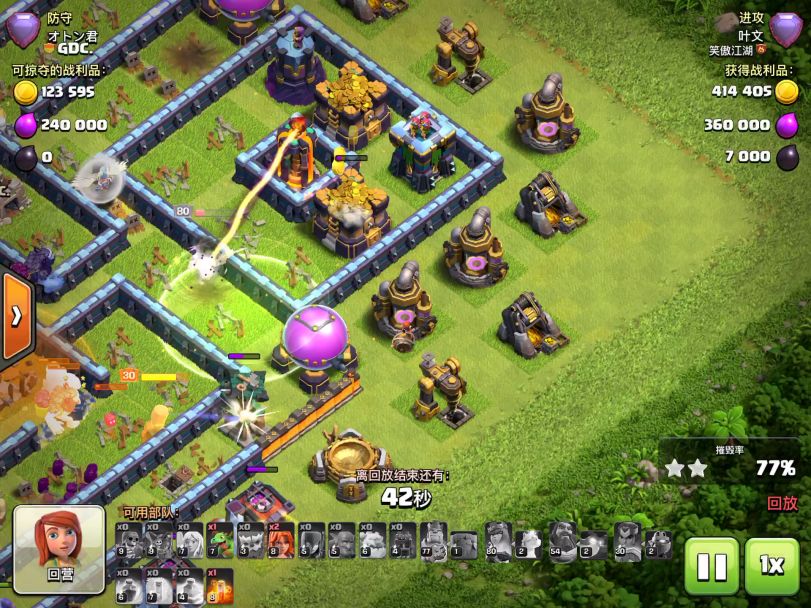
Task: Change the 1x replay speed
Action: (x=771, y=567)
